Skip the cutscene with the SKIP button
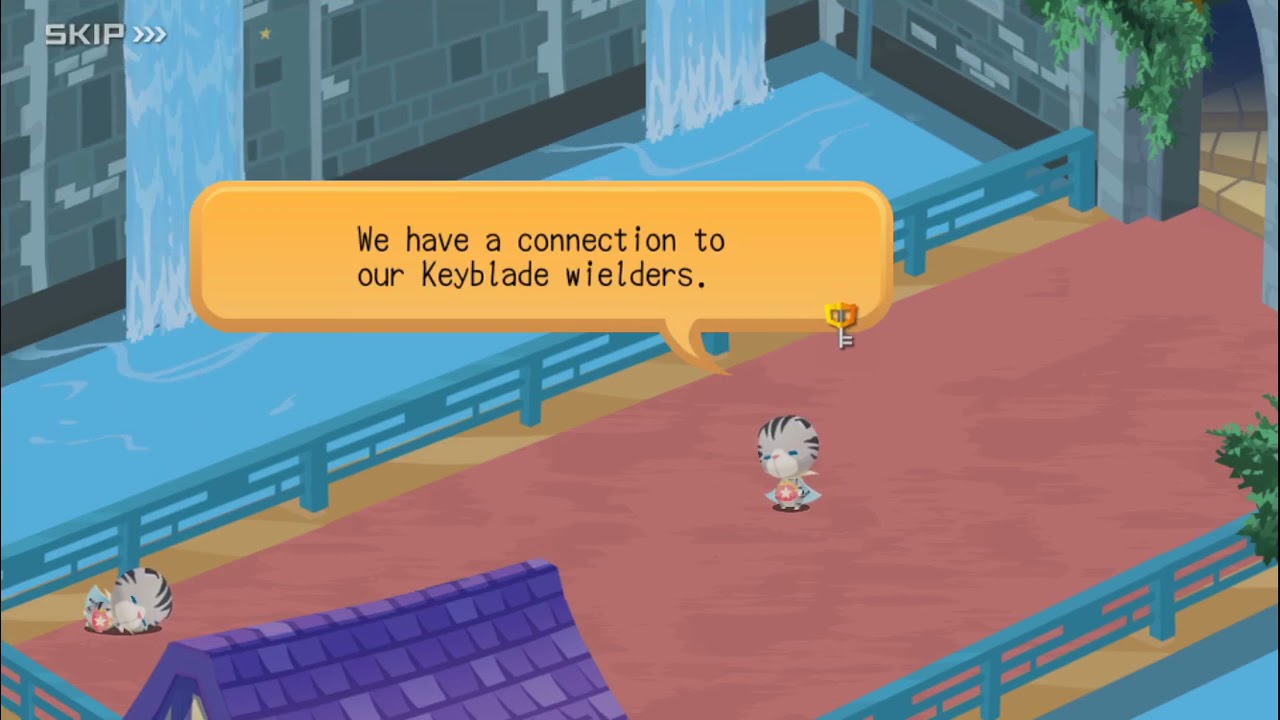This screenshot has height=720, width=1280. [105, 35]
